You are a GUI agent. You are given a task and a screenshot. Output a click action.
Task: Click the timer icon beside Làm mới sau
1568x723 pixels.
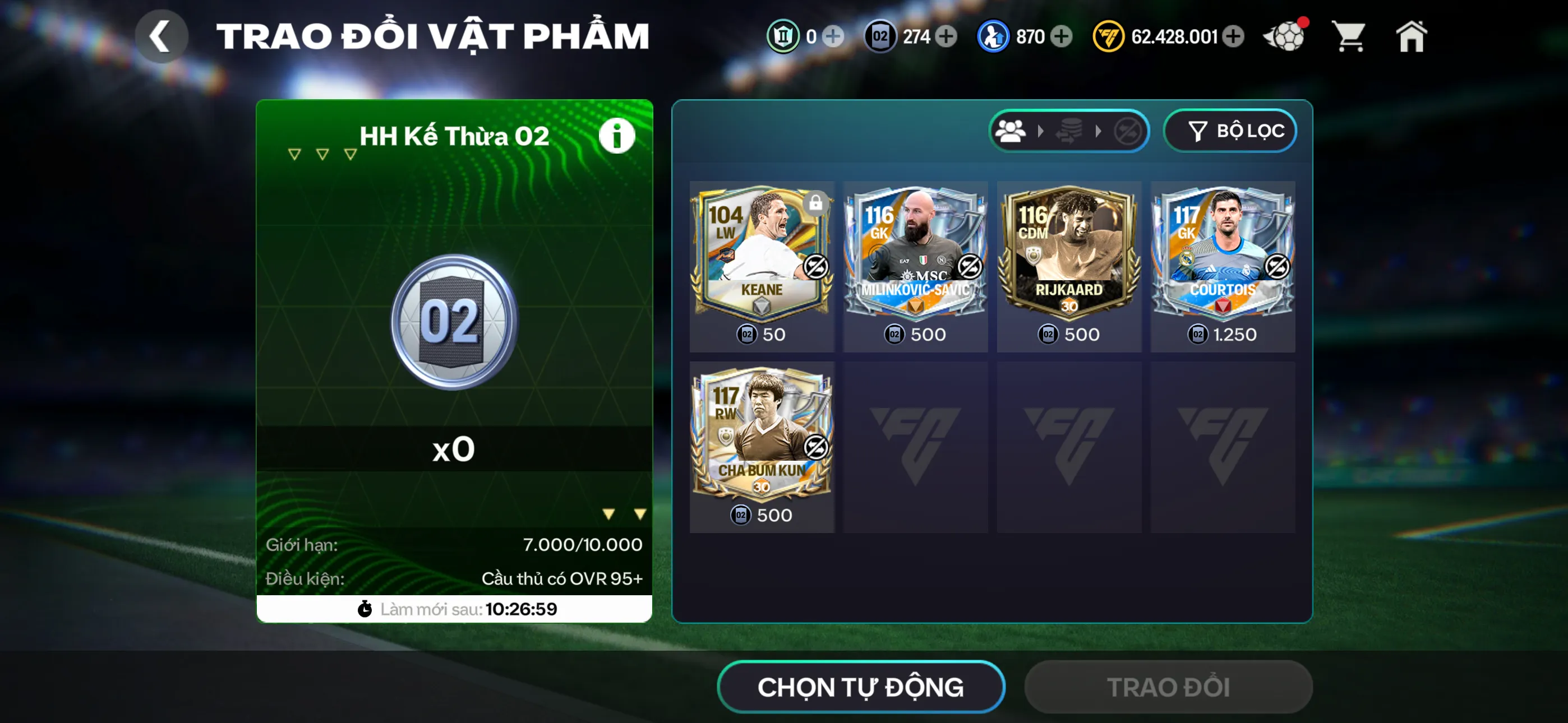[x=365, y=608]
